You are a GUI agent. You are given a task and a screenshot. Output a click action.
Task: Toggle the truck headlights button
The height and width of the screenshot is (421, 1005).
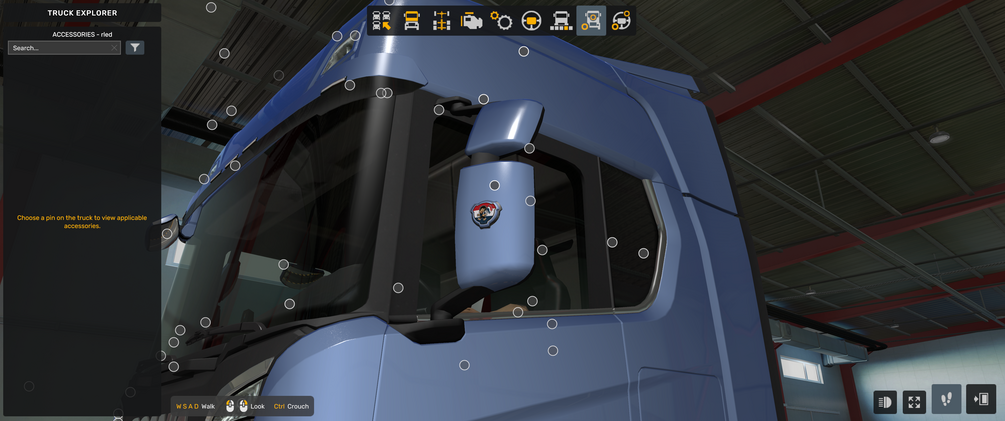[x=885, y=401]
